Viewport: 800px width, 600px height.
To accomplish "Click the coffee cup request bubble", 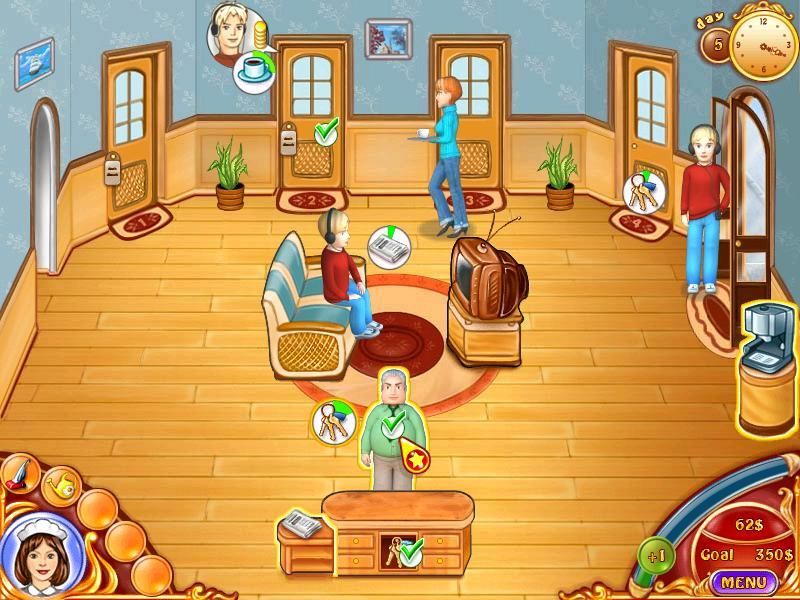I will click(255, 71).
